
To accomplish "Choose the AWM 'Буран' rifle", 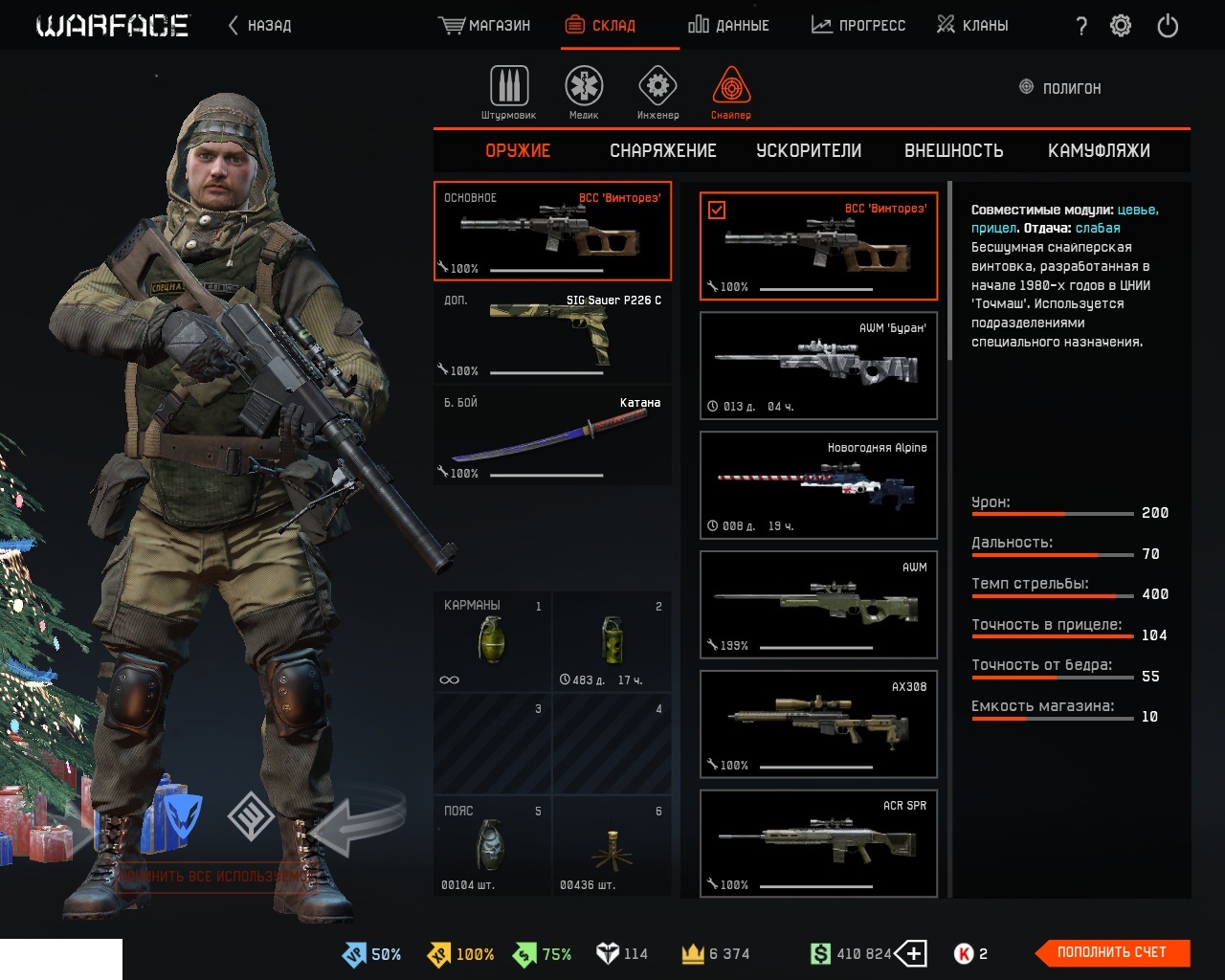I will click(x=818, y=366).
